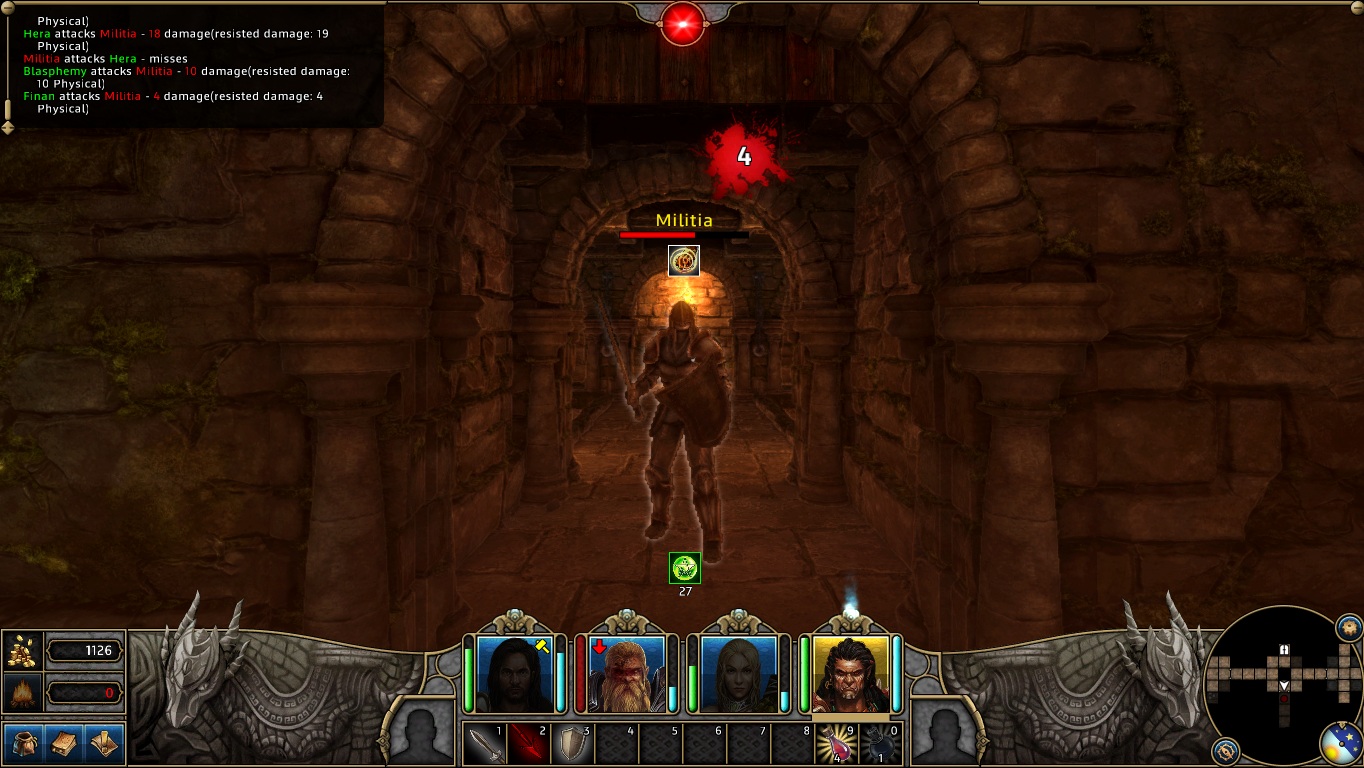
Task: Click the campfire rest icon
Action: 22,692
